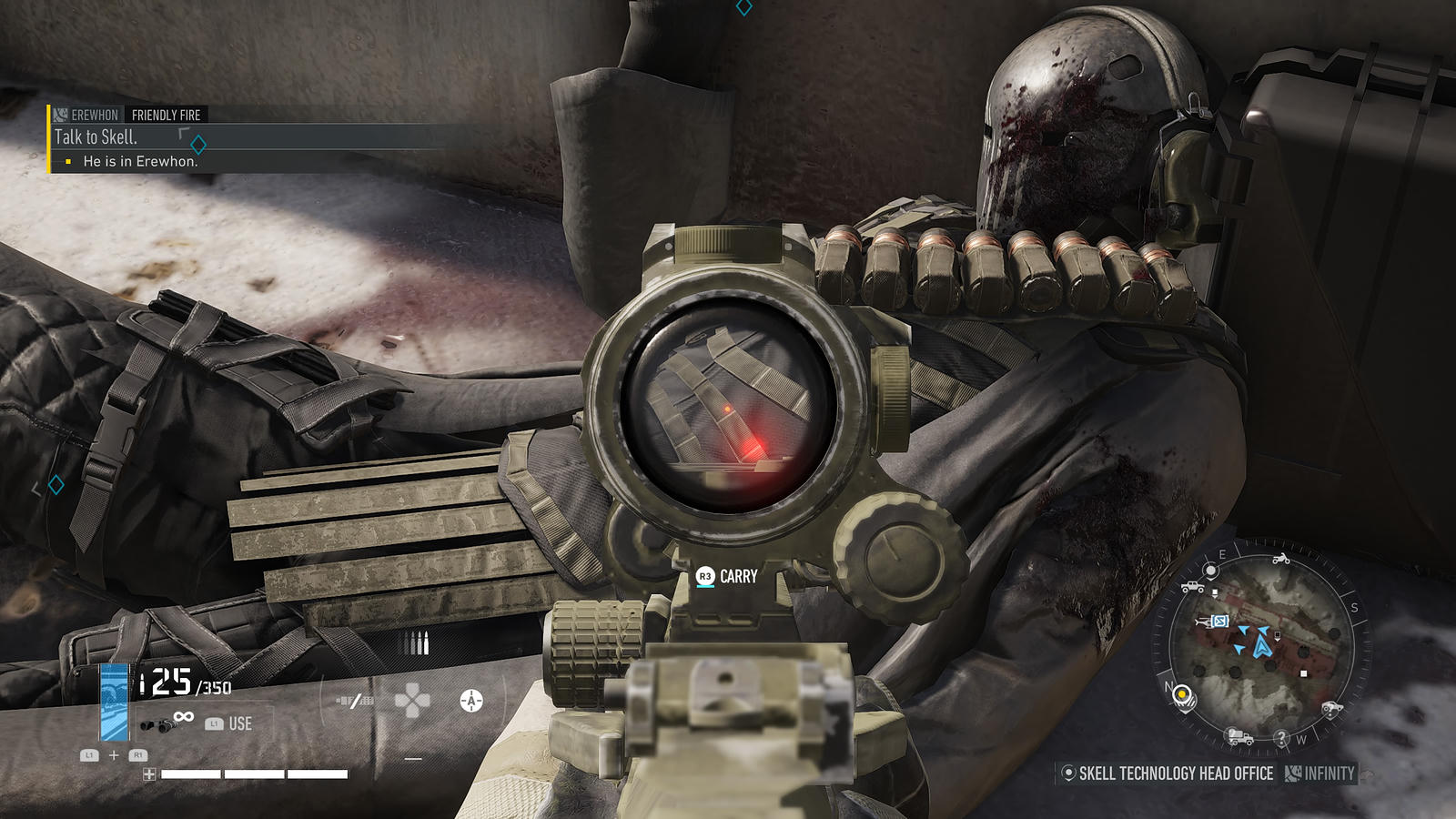Open the circular minimap
The image size is (1456, 819).
coord(1261,647)
